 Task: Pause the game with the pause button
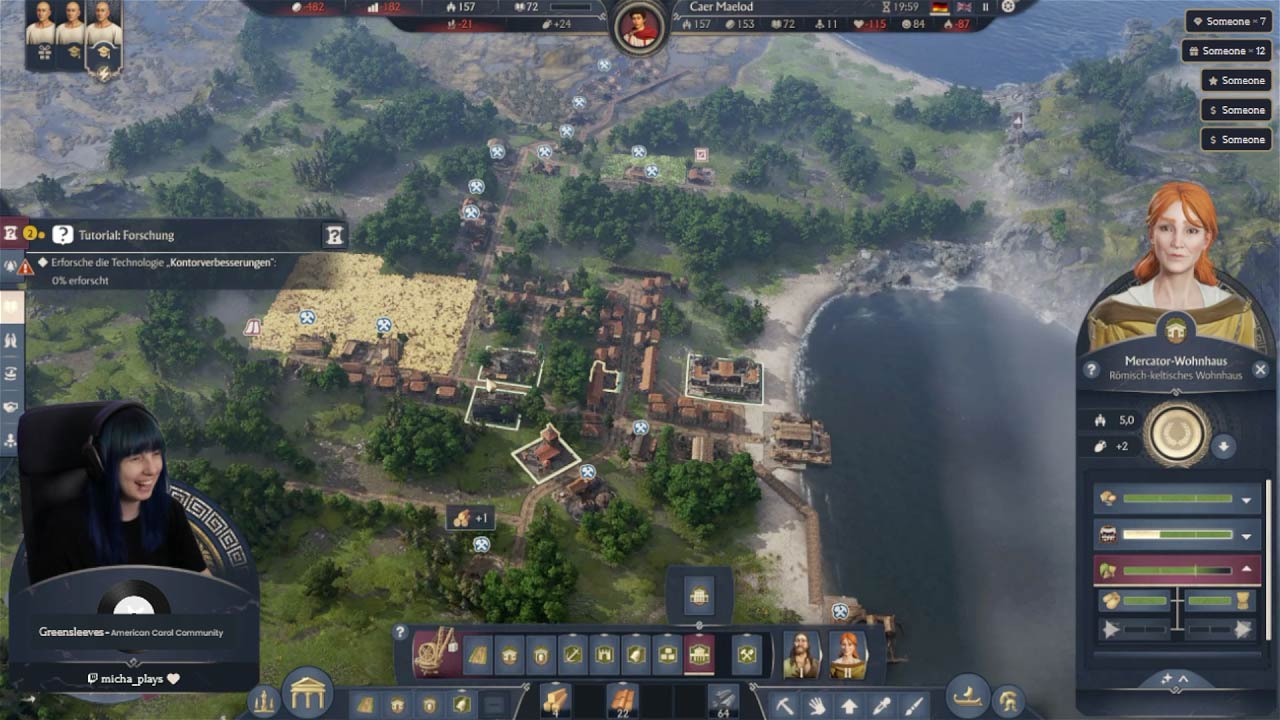[985, 8]
